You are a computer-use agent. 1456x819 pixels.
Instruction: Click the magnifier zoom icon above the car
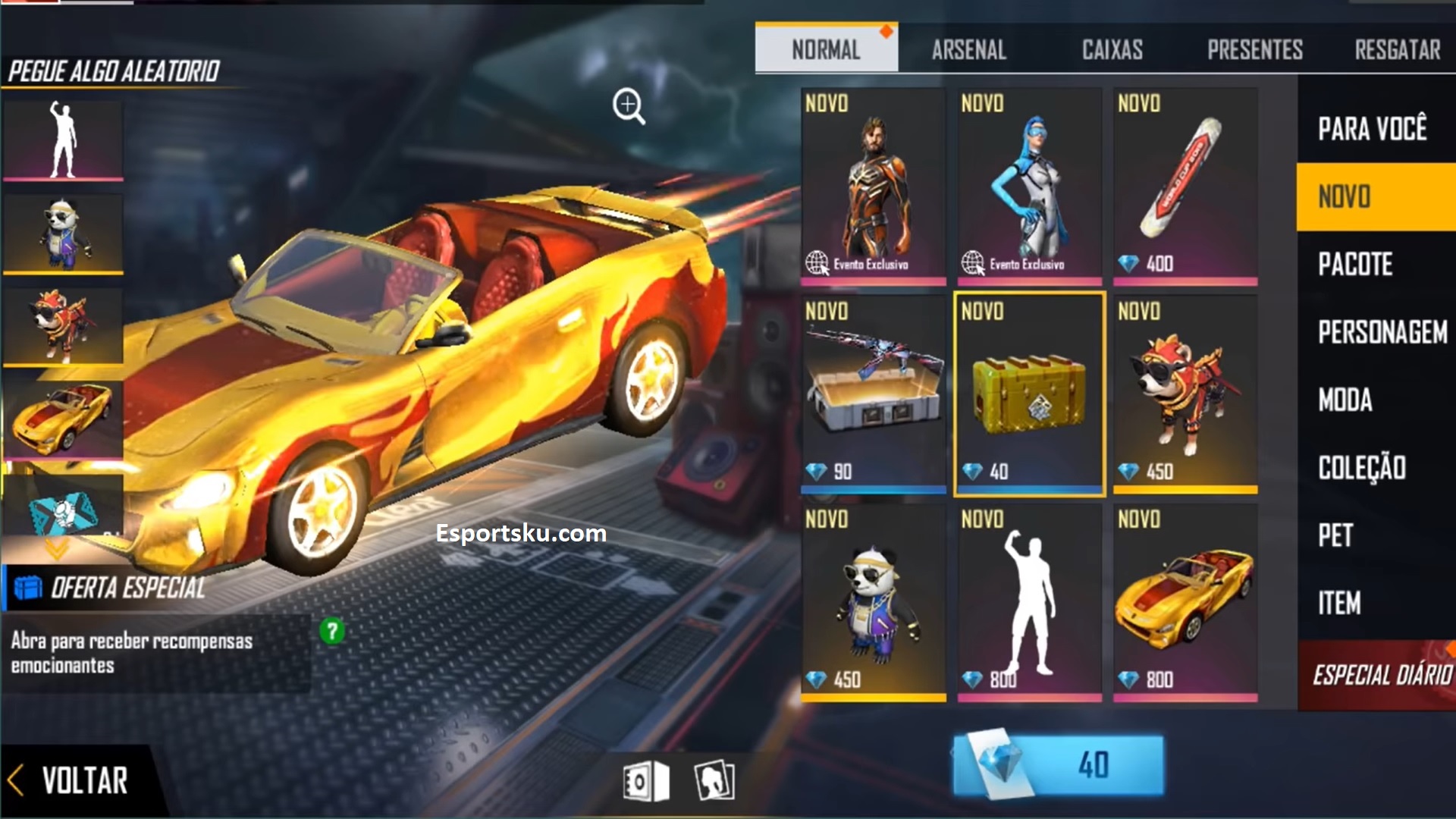pyautogui.click(x=629, y=106)
